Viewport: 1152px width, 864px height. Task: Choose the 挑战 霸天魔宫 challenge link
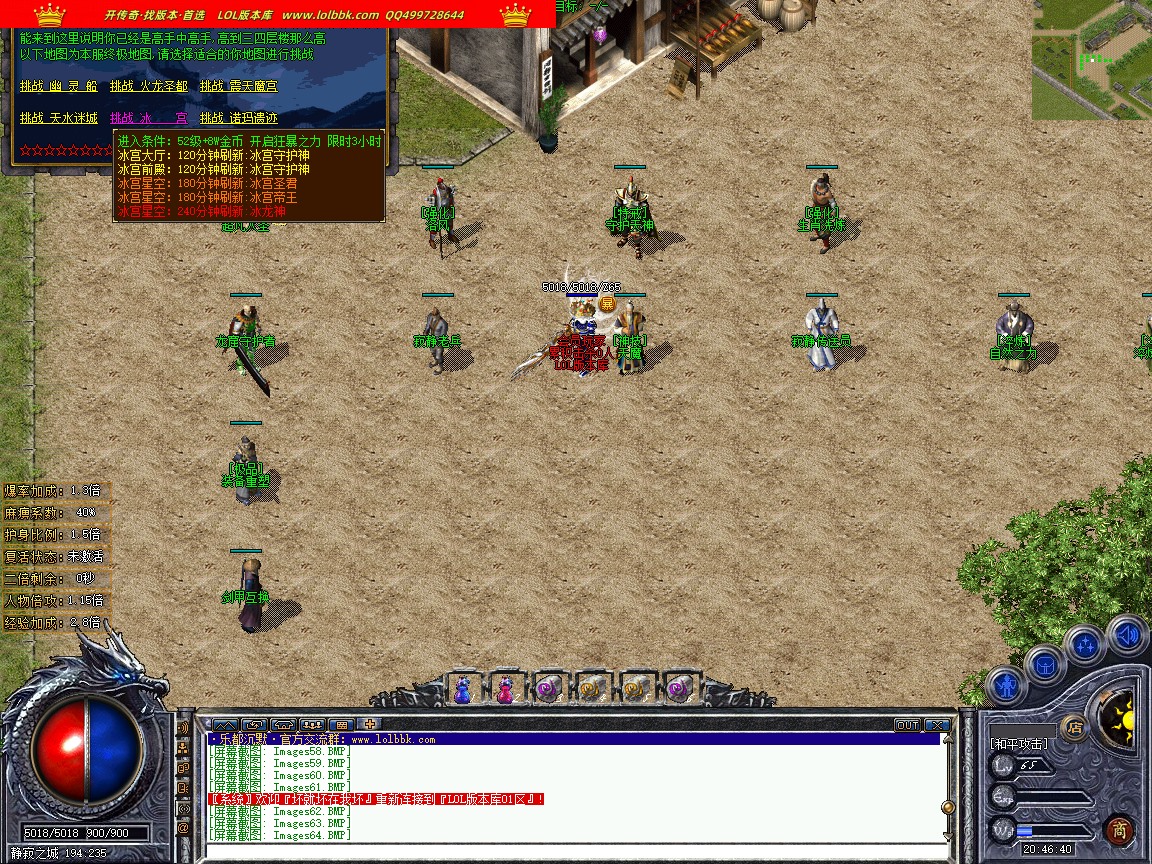pyautogui.click(x=239, y=87)
